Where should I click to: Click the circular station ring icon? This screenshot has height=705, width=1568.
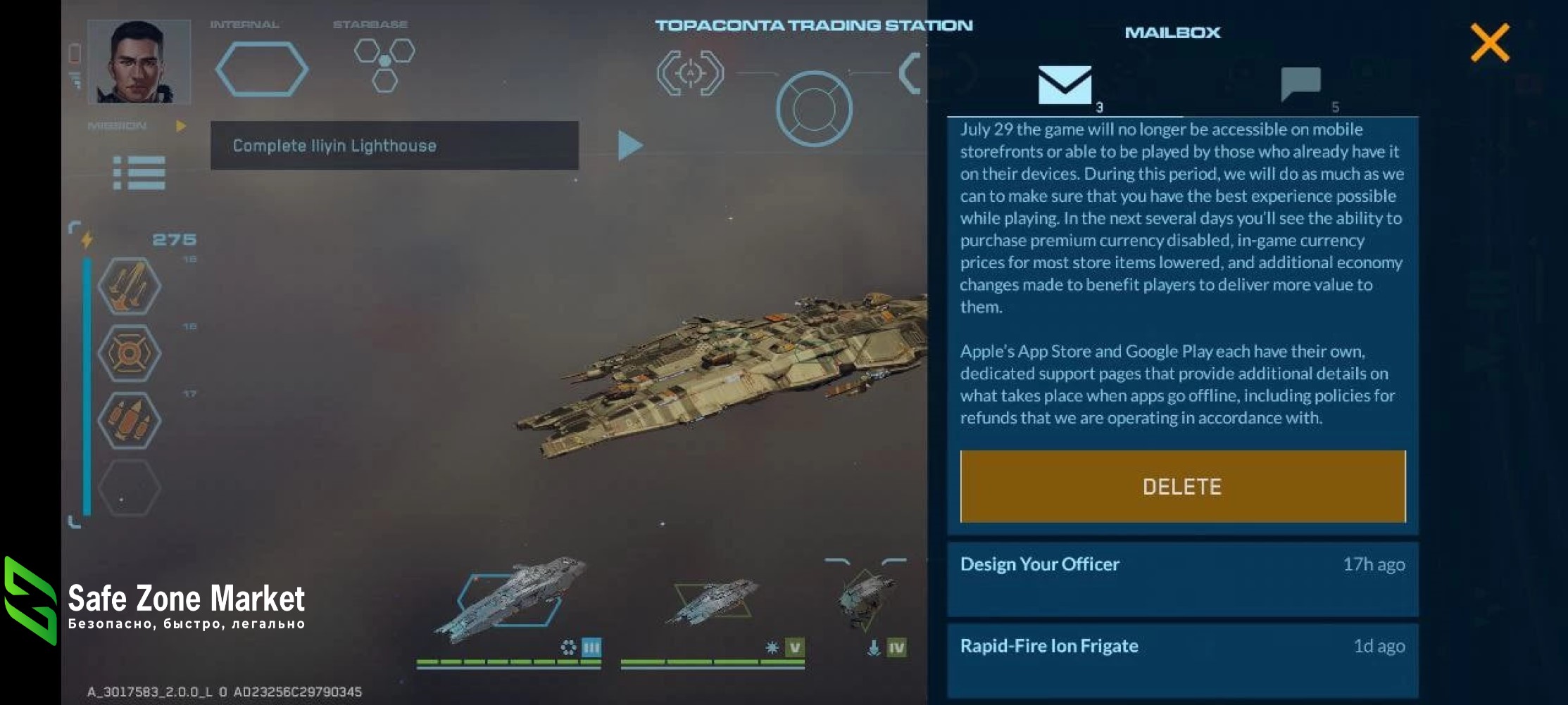coord(814,109)
